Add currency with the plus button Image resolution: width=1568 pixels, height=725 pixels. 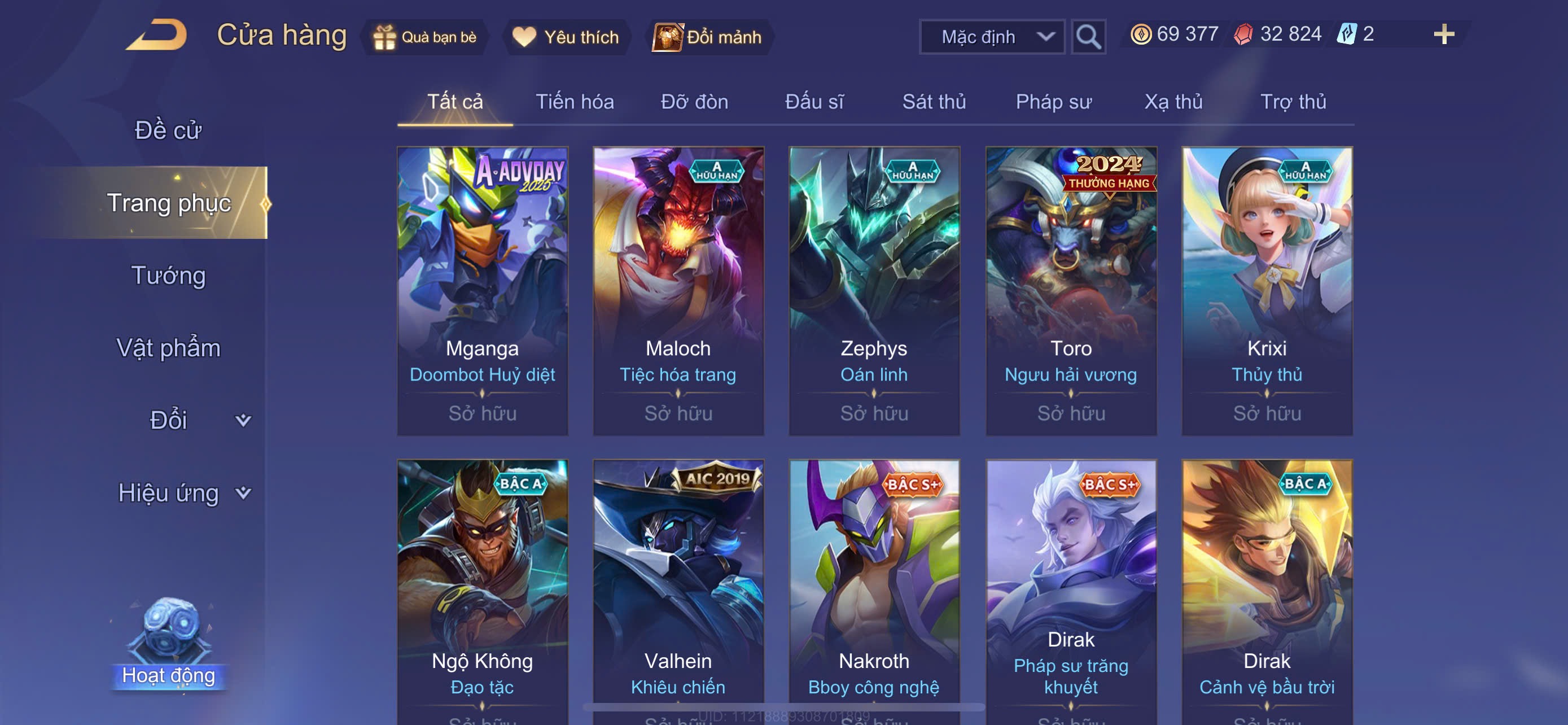[1443, 34]
